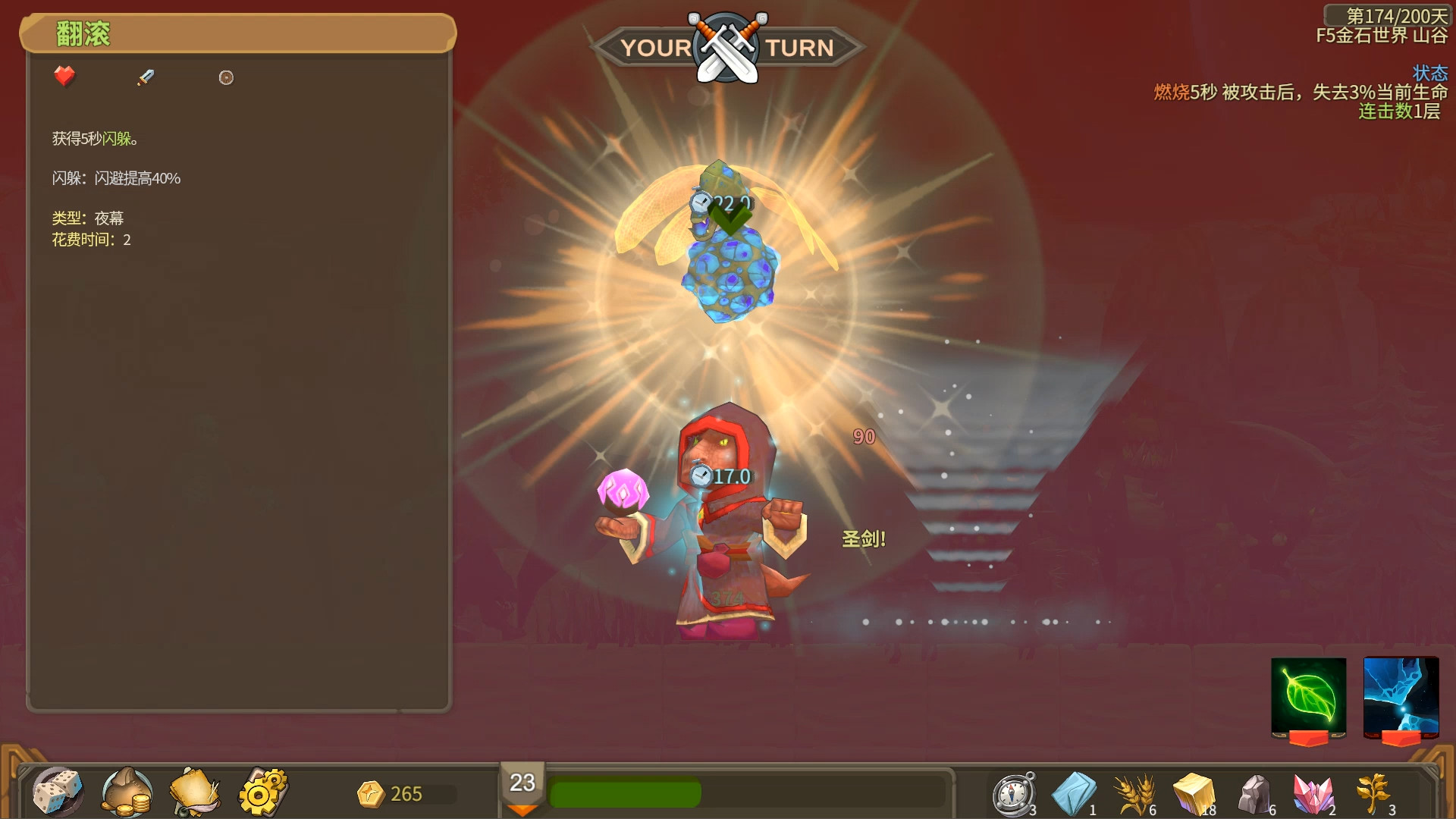Click the shield icon in the skill panel
Image resolution: width=1456 pixels, height=819 pixels.
pyautogui.click(x=226, y=77)
